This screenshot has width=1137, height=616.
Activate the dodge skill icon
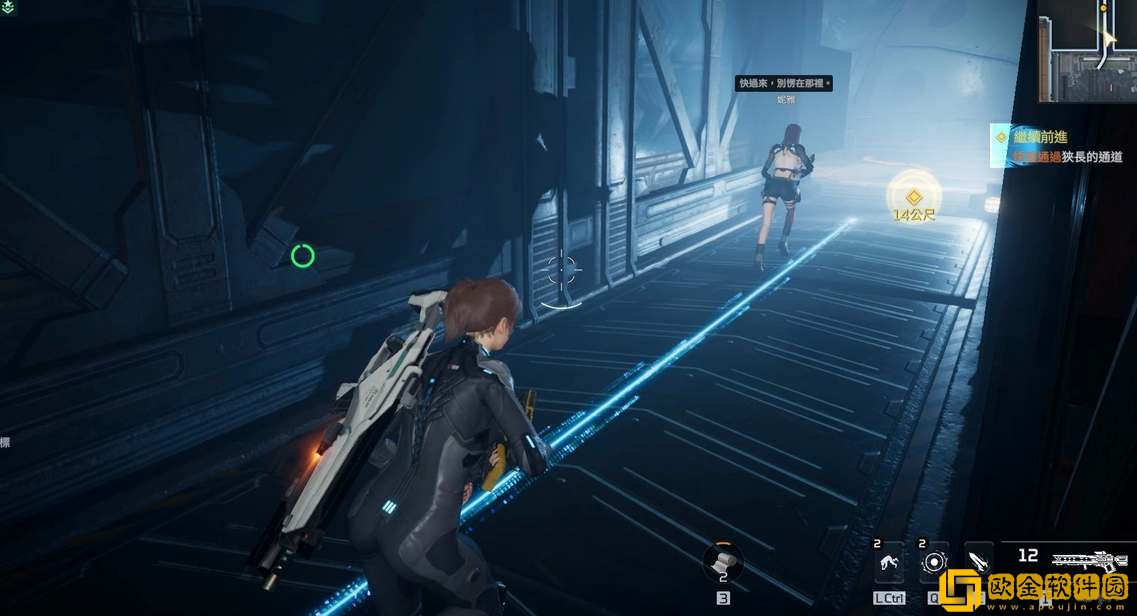888,564
